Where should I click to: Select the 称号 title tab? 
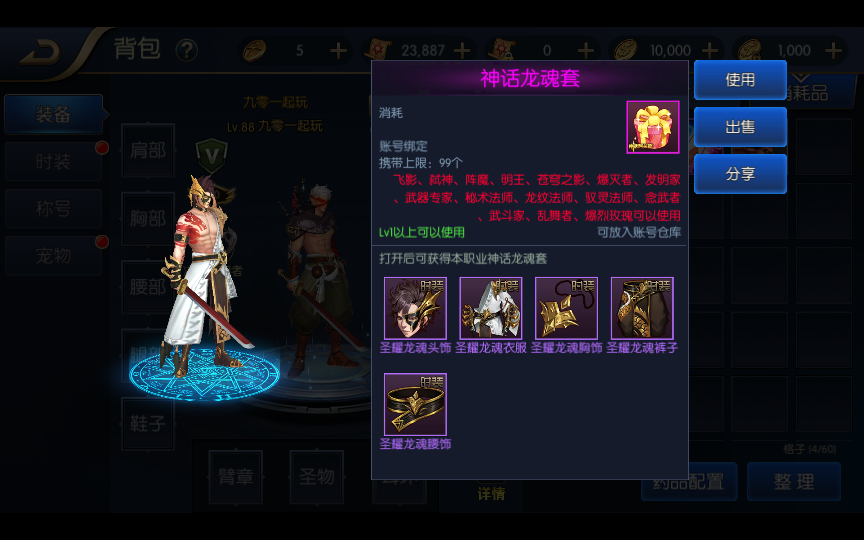pyautogui.click(x=53, y=209)
